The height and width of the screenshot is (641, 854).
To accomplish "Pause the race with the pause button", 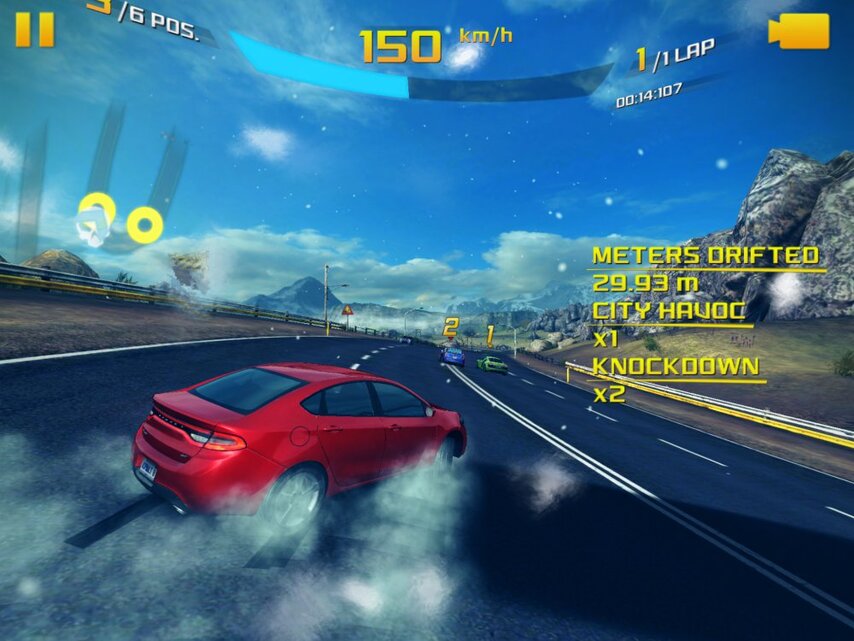I will coord(35,30).
